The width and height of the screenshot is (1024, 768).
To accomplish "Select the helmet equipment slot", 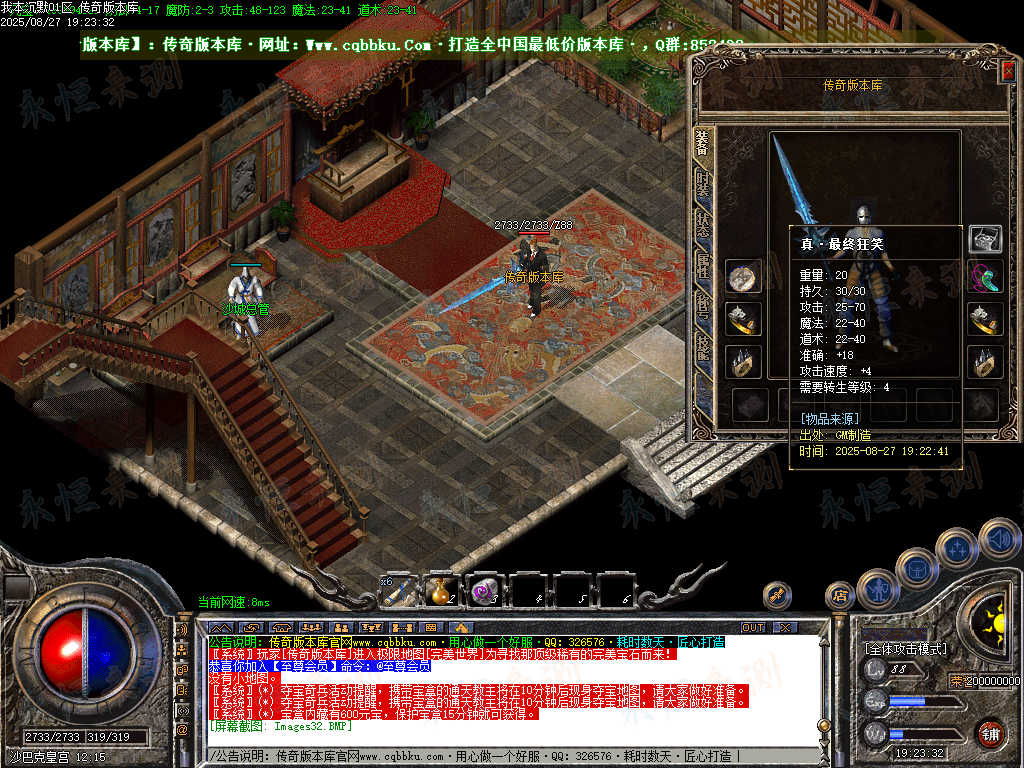I will pos(985,238).
